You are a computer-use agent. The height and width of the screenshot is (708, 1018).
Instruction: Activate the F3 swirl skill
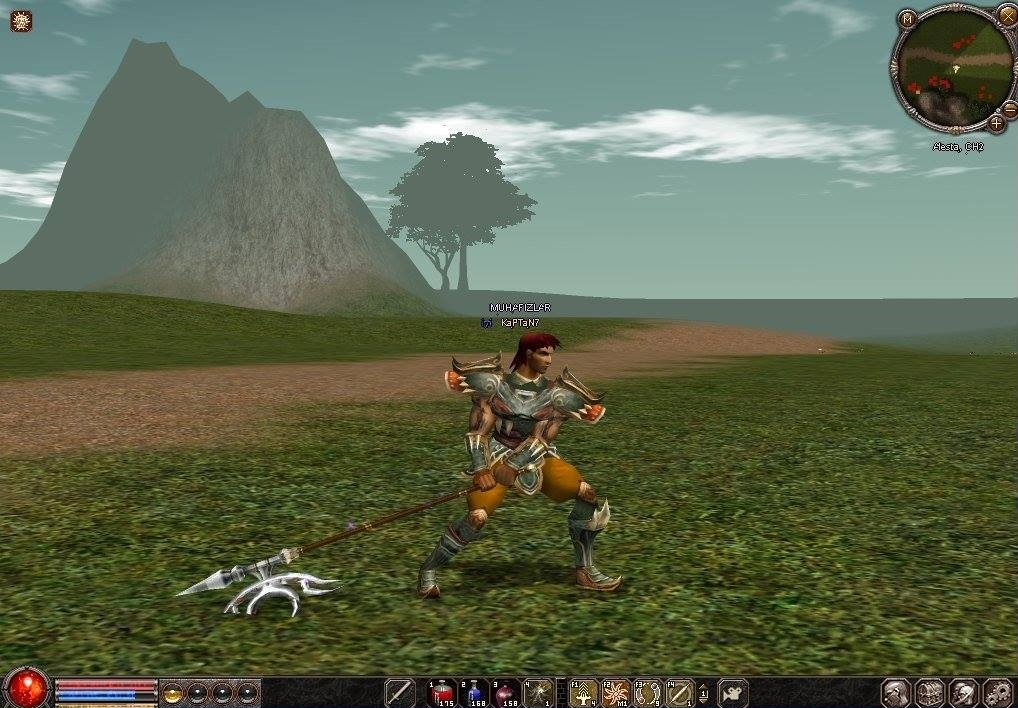click(x=648, y=692)
